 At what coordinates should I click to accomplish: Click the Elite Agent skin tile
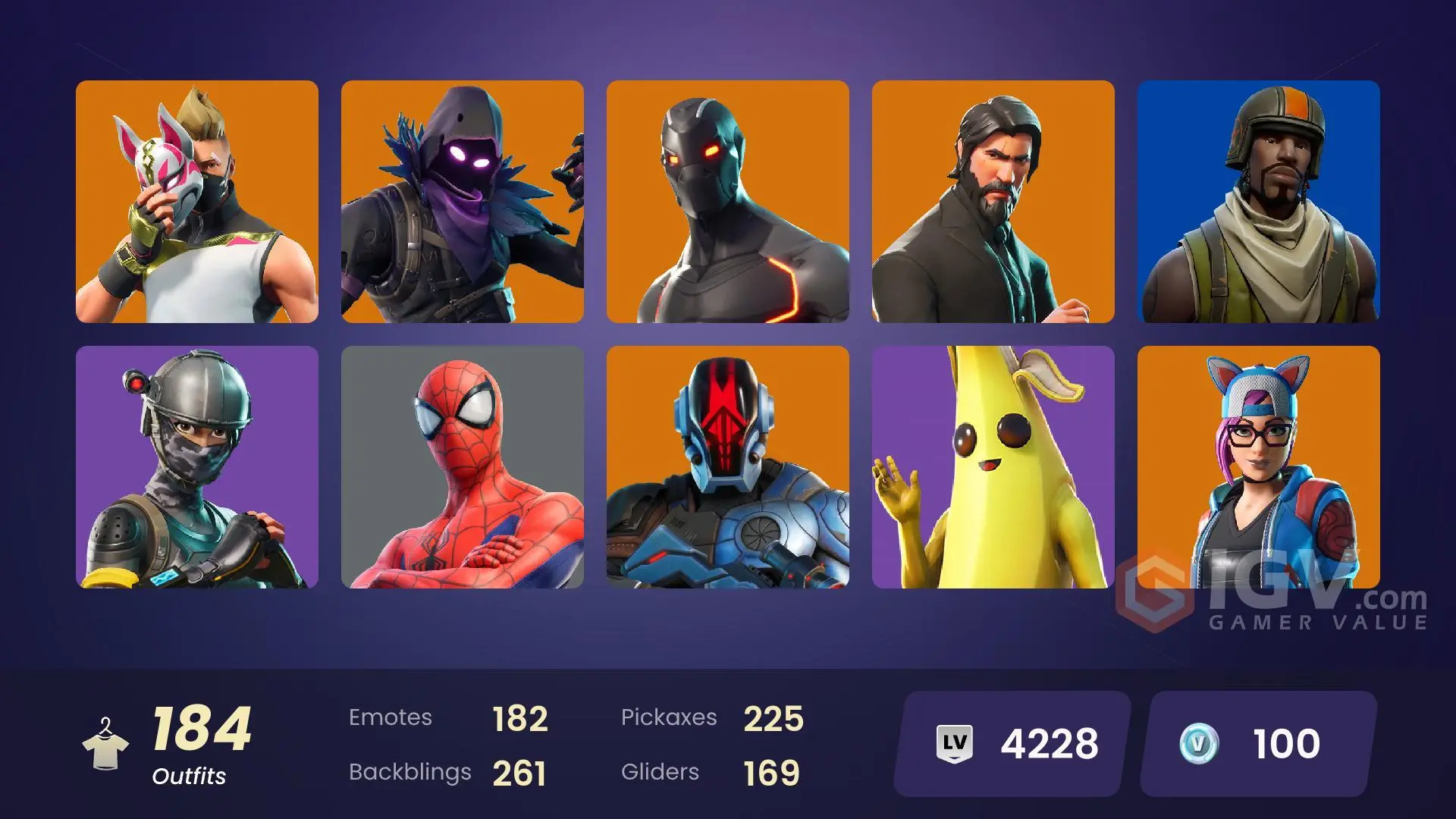196,465
